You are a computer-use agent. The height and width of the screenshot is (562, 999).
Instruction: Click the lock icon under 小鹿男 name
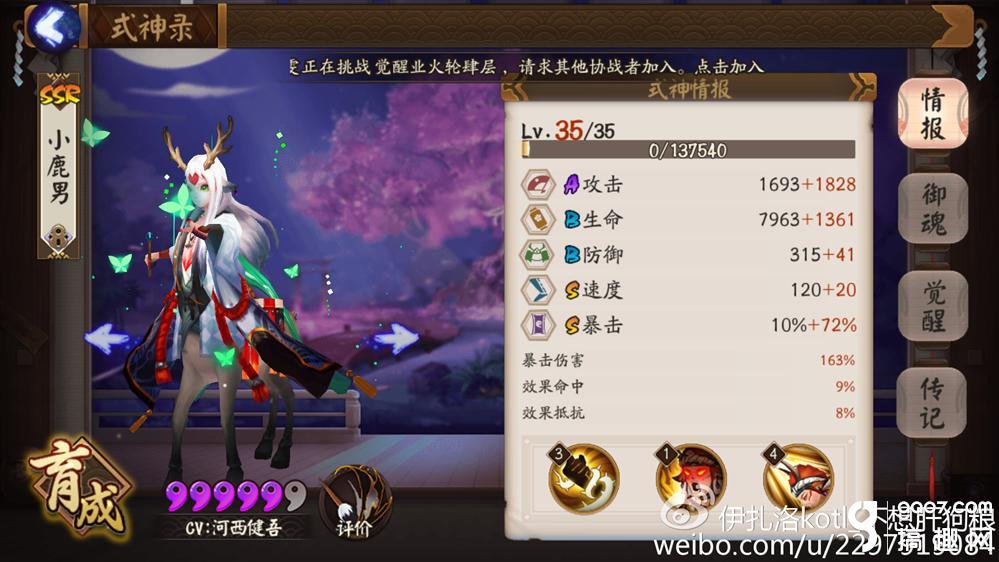58,238
